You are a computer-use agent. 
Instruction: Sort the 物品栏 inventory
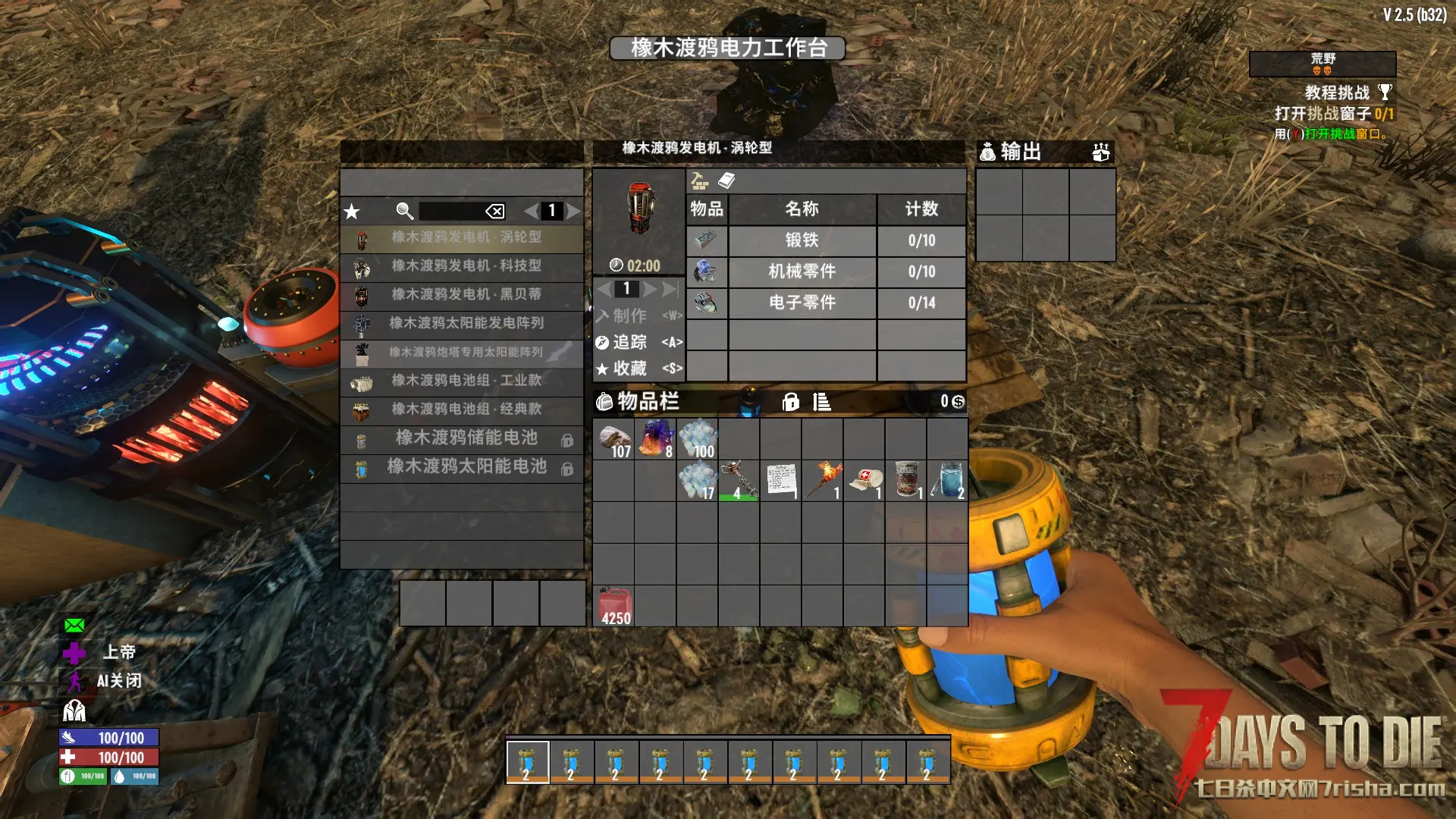pyautogui.click(x=821, y=402)
